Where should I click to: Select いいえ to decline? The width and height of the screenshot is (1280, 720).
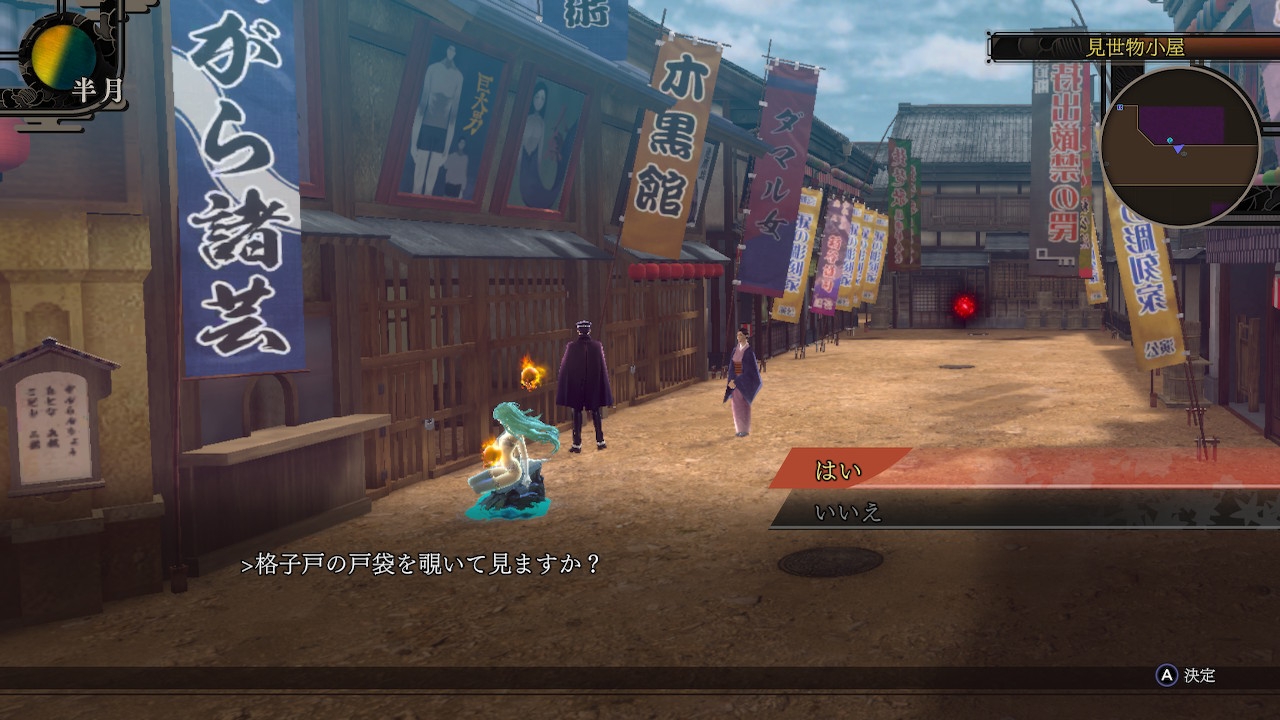point(848,513)
